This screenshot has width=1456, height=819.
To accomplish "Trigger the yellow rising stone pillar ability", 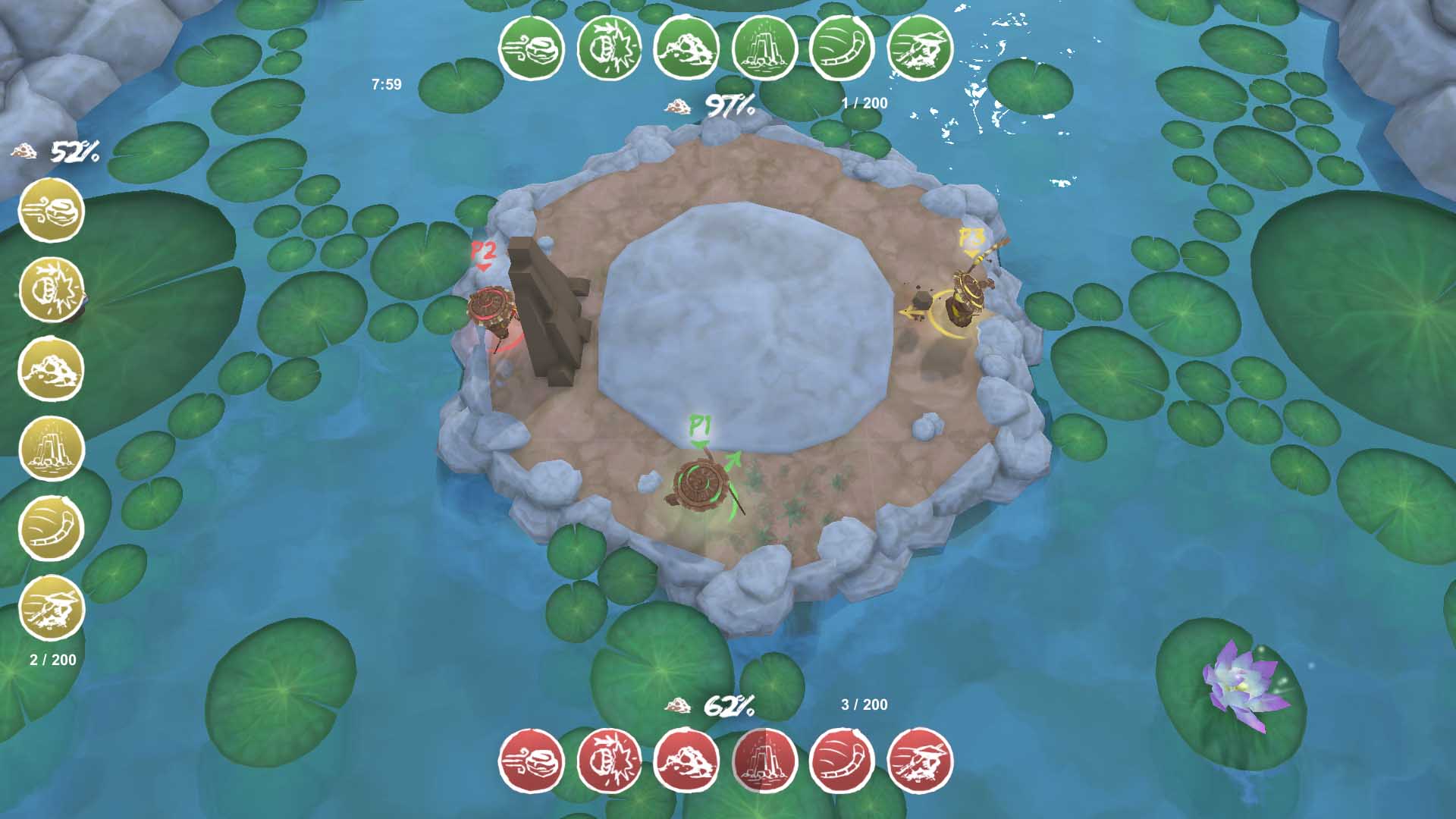I will click(x=51, y=449).
